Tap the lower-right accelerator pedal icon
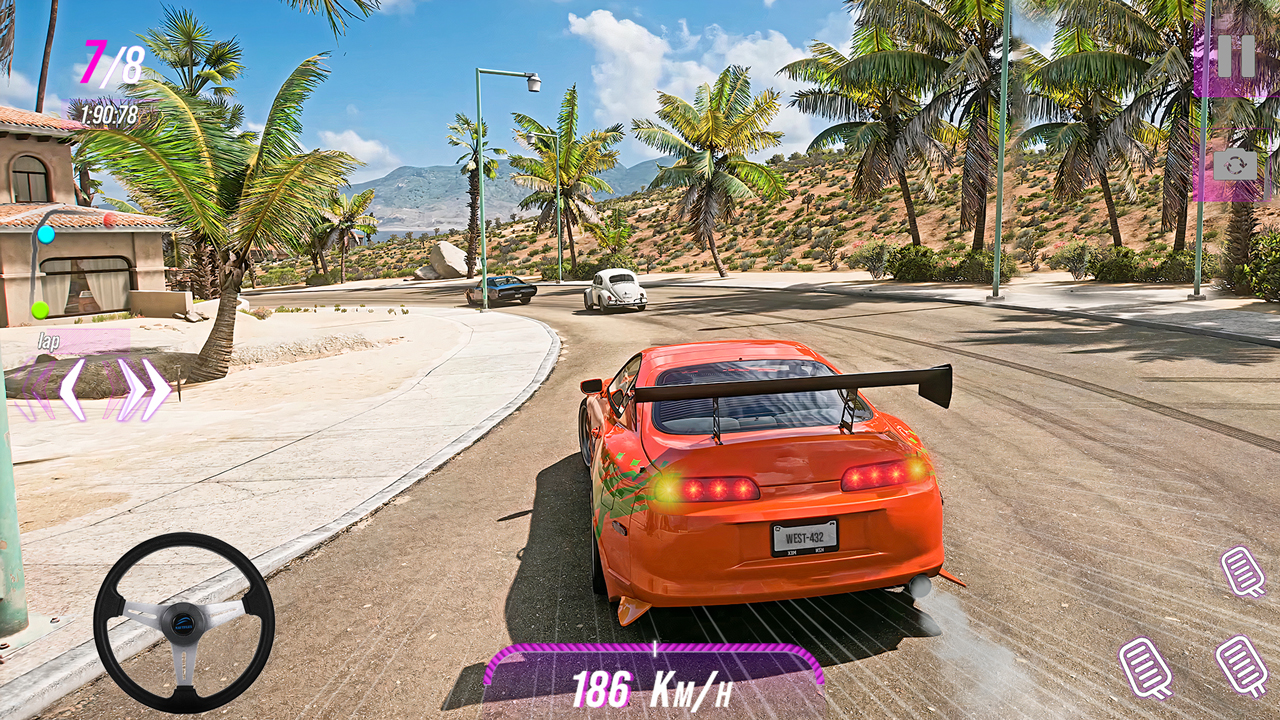The height and width of the screenshot is (720, 1280). tap(1240, 665)
